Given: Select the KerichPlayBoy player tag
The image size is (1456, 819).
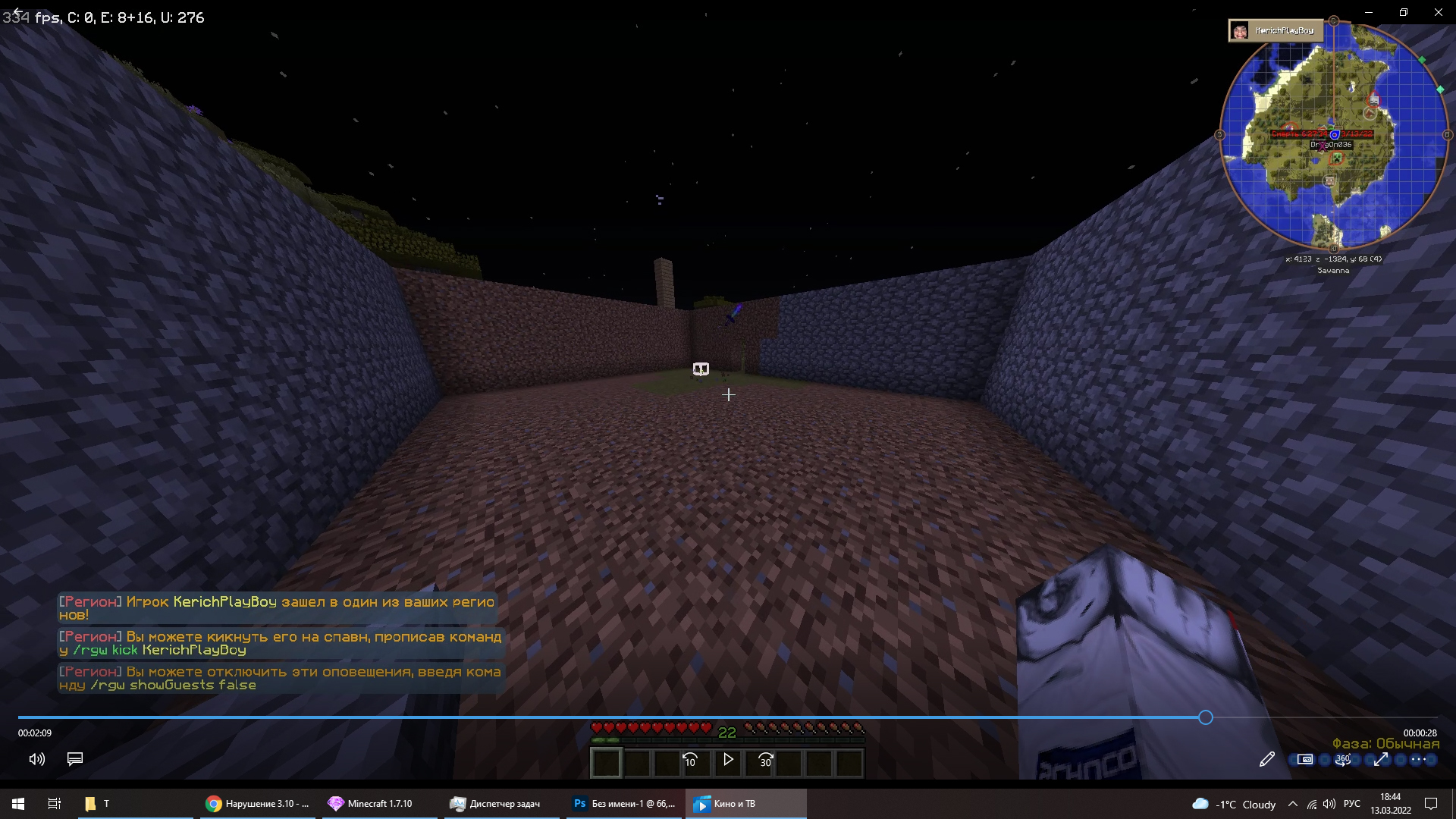Looking at the screenshot, I should click(1276, 30).
